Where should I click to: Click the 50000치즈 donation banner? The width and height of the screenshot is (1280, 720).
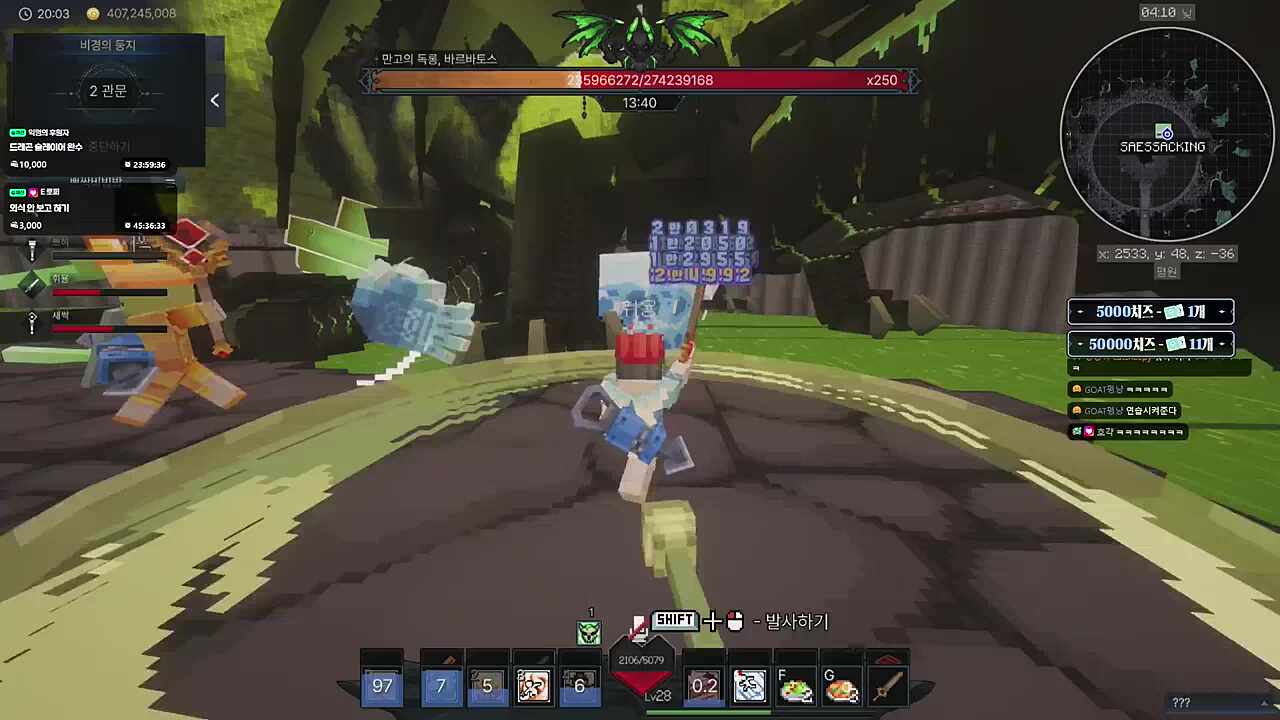[1150, 344]
